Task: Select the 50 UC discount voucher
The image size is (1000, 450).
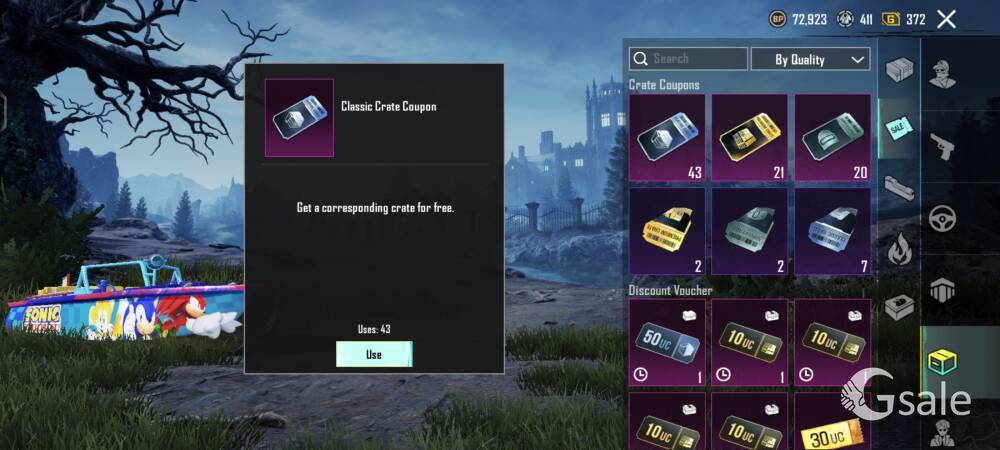Action: tap(667, 343)
